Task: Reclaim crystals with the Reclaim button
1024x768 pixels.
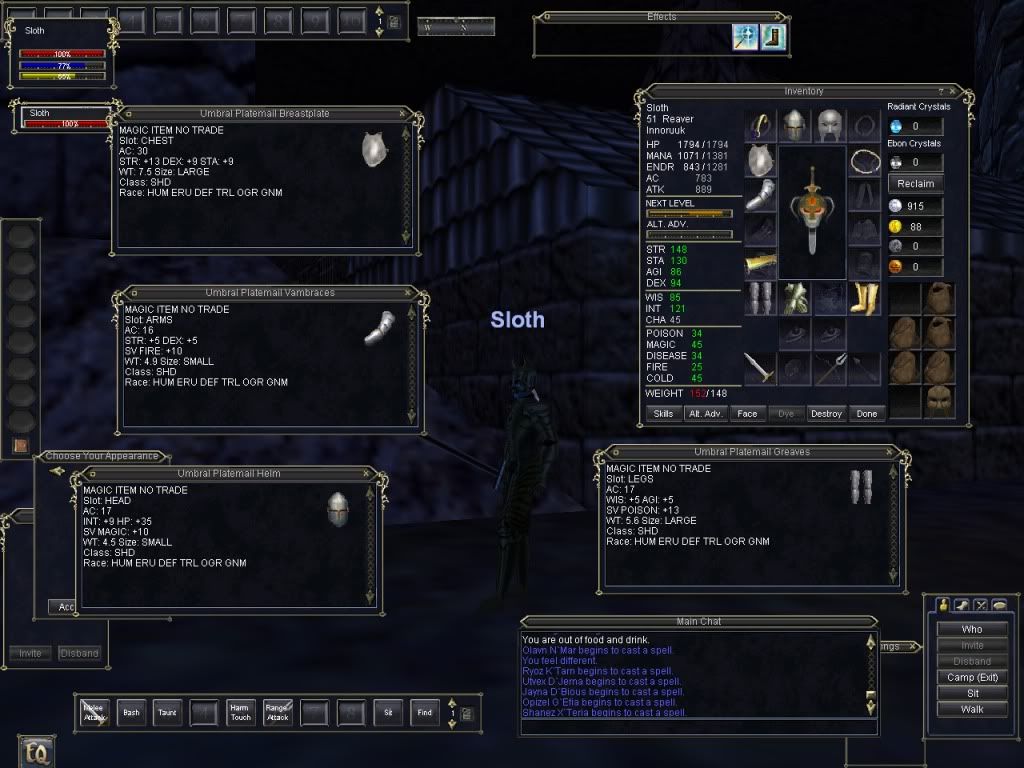Action: [915, 183]
